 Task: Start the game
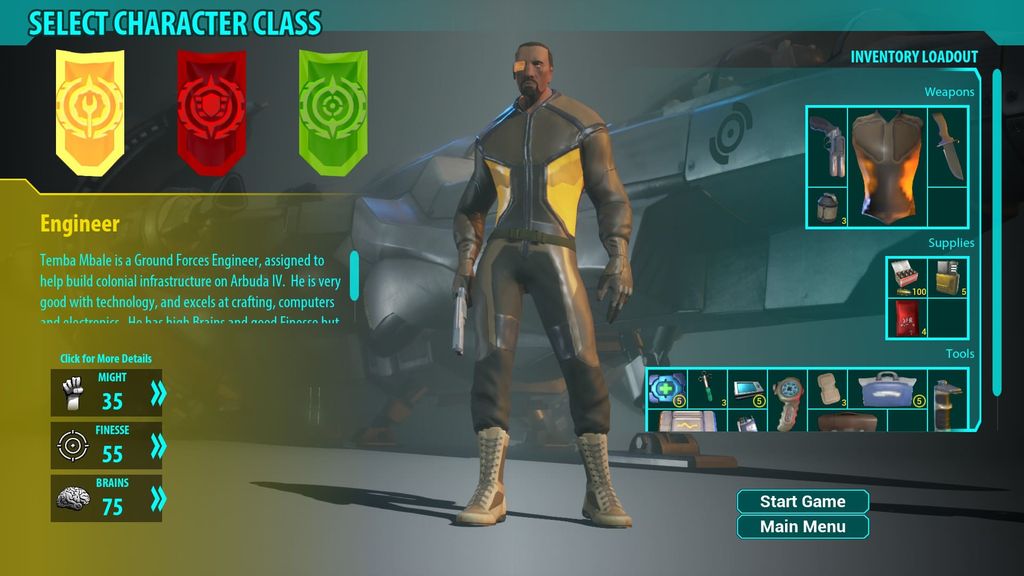[802, 502]
